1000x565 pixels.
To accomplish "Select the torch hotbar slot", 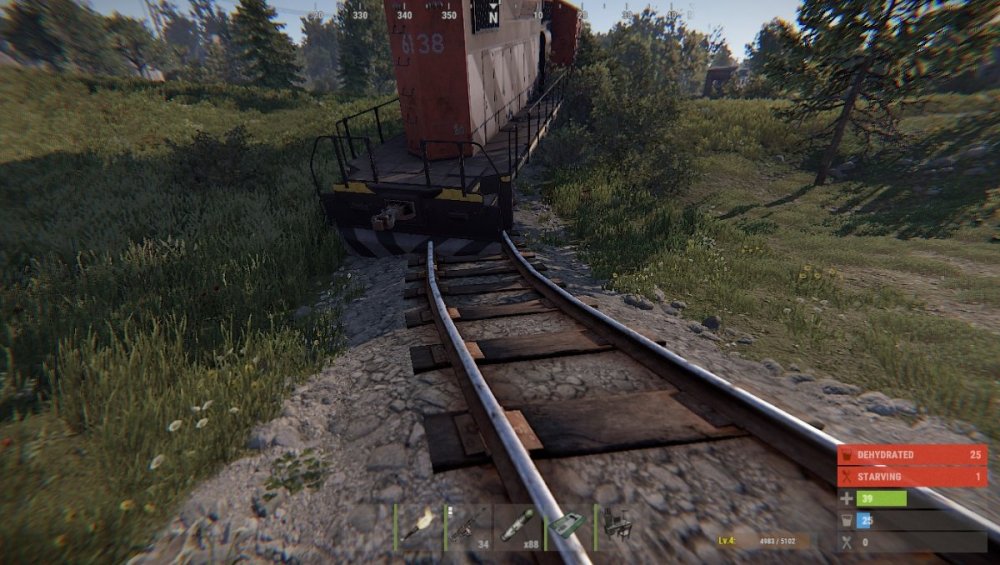I will [x=419, y=526].
